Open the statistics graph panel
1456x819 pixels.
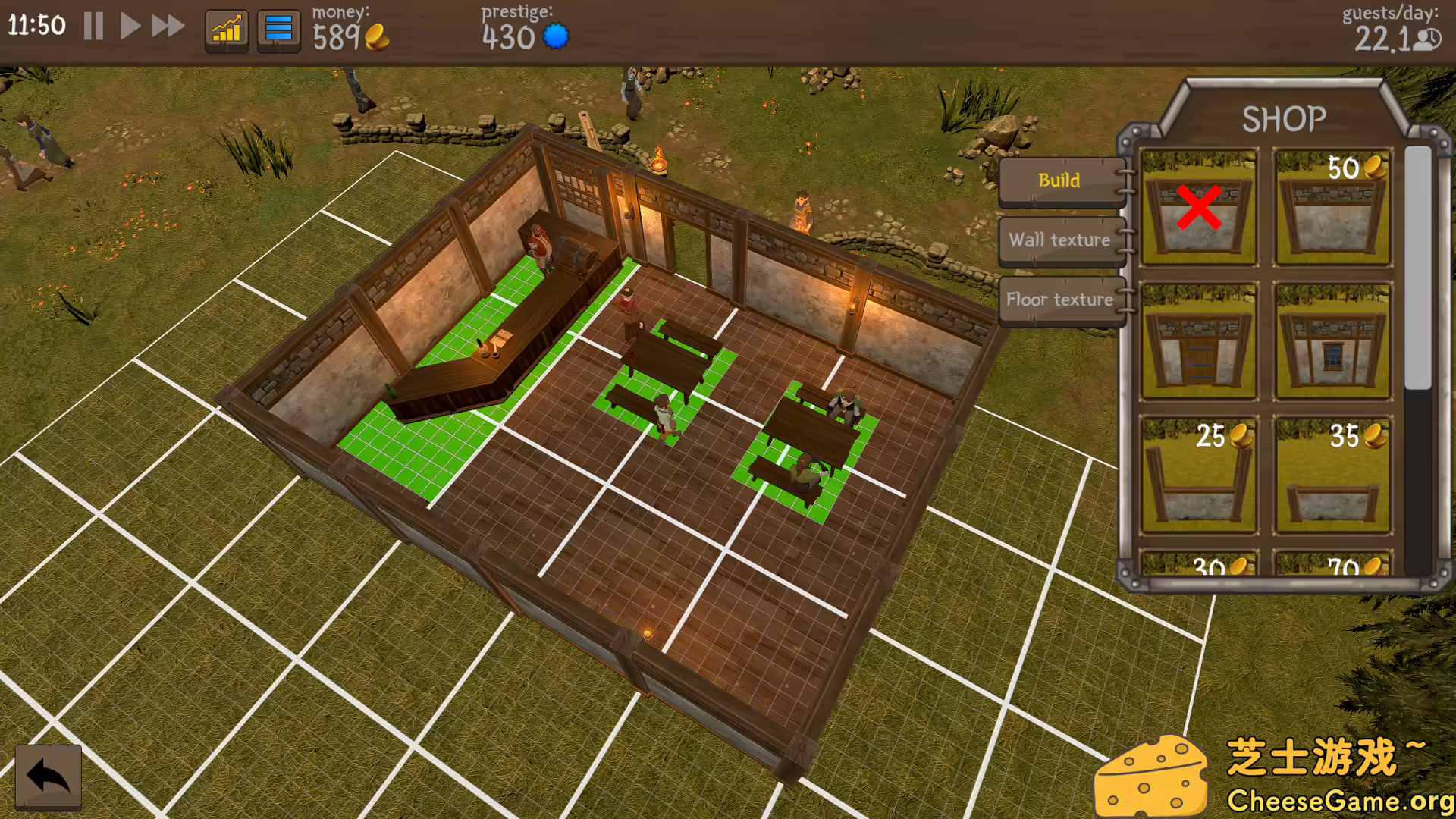click(226, 29)
